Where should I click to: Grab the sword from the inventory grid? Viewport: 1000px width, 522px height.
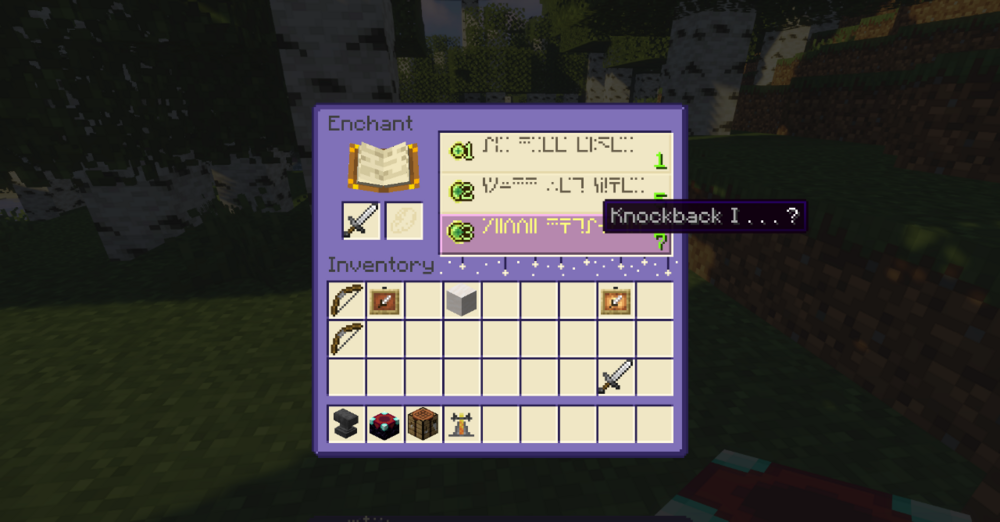coord(616,377)
